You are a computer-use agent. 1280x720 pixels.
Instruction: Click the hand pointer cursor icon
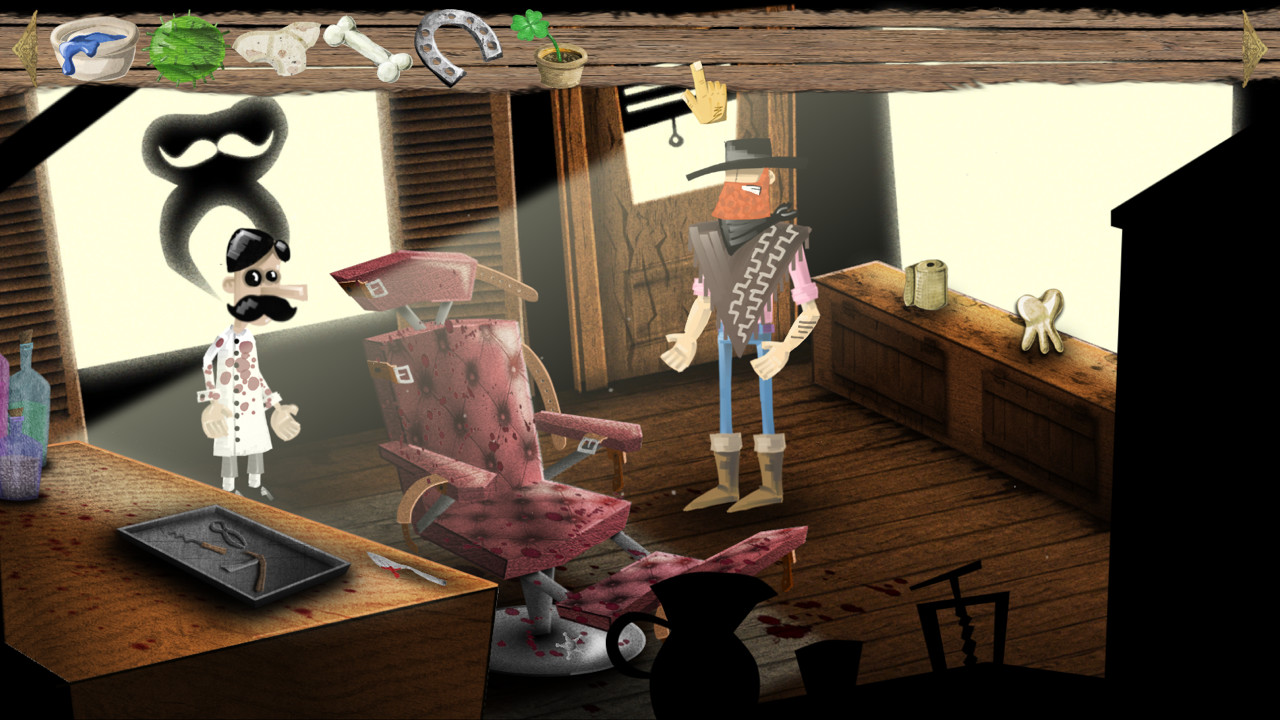(x=706, y=95)
